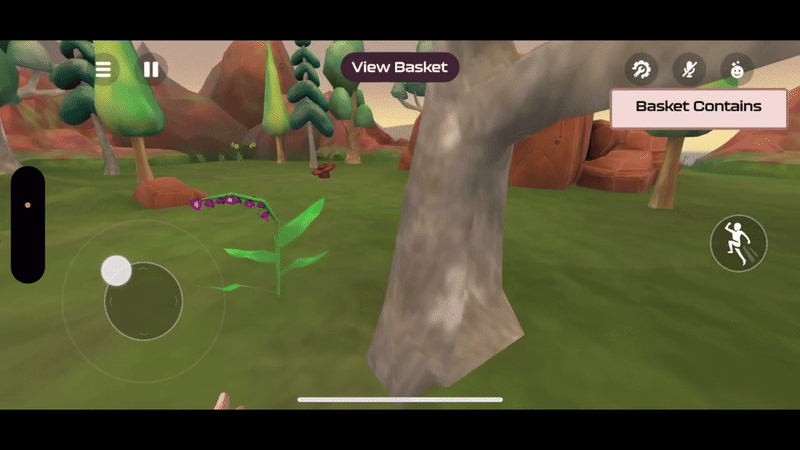Tap the running figure sprint button
The height and width of the screenshot is (450, 800).
(738, 243)
